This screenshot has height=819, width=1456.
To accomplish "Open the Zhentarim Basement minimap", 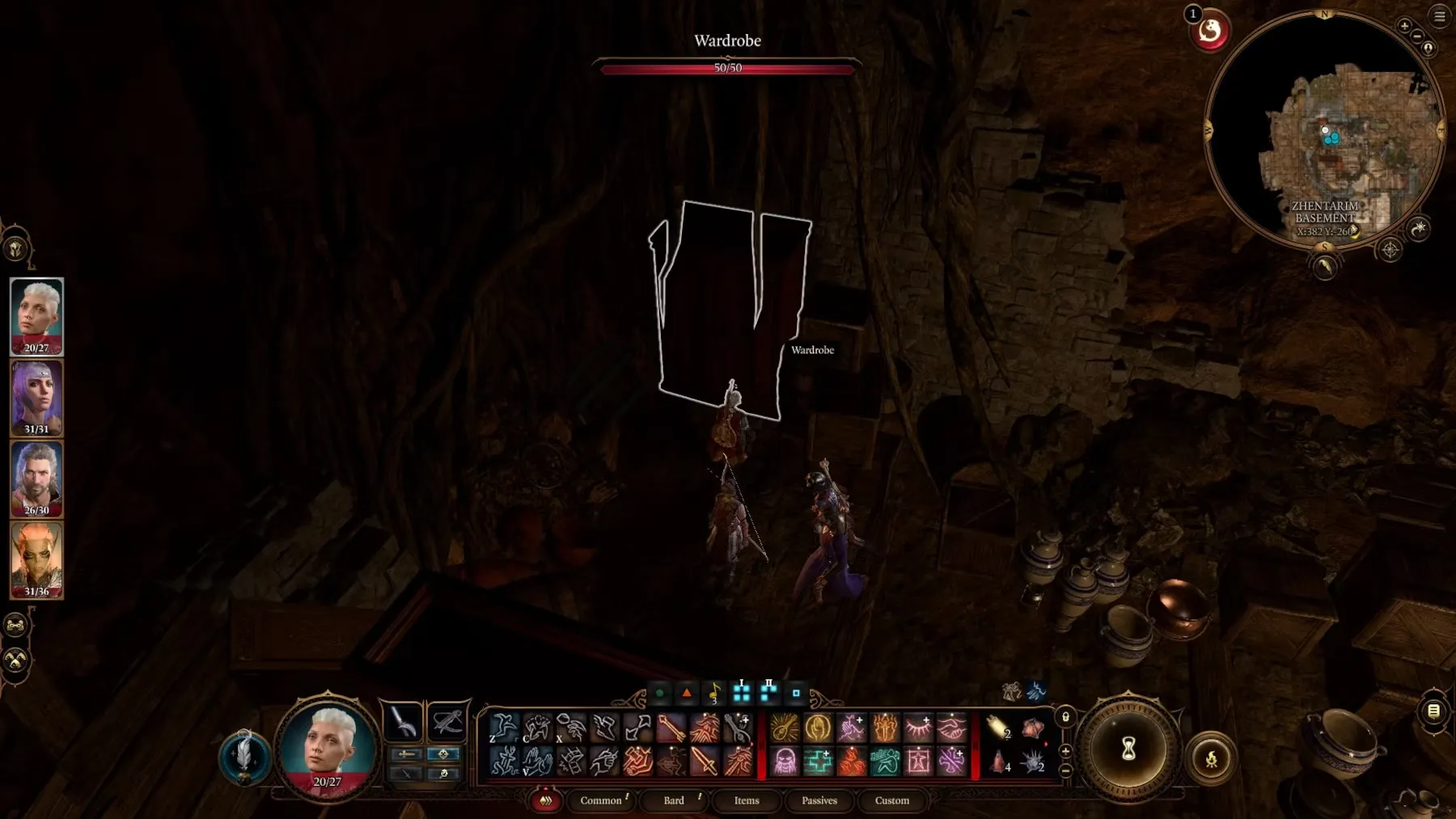I will (x=1324, y=129).
